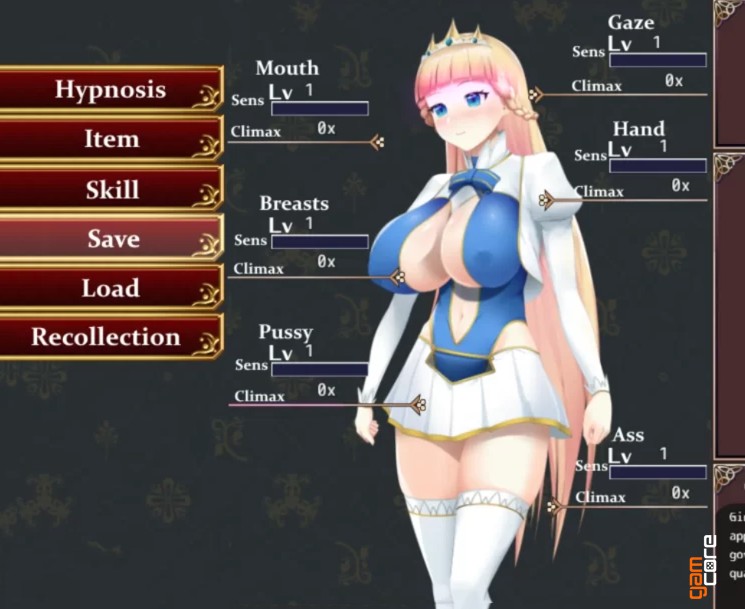The image size is (745, 609).
Task: Select the Item menu entry
Action: pos(110,139)
